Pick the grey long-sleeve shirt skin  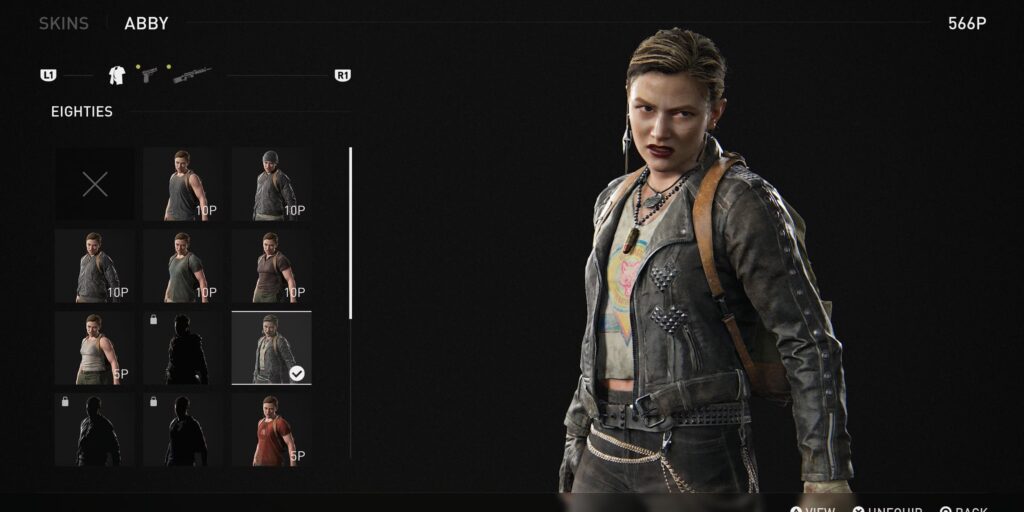coord(95,266)
